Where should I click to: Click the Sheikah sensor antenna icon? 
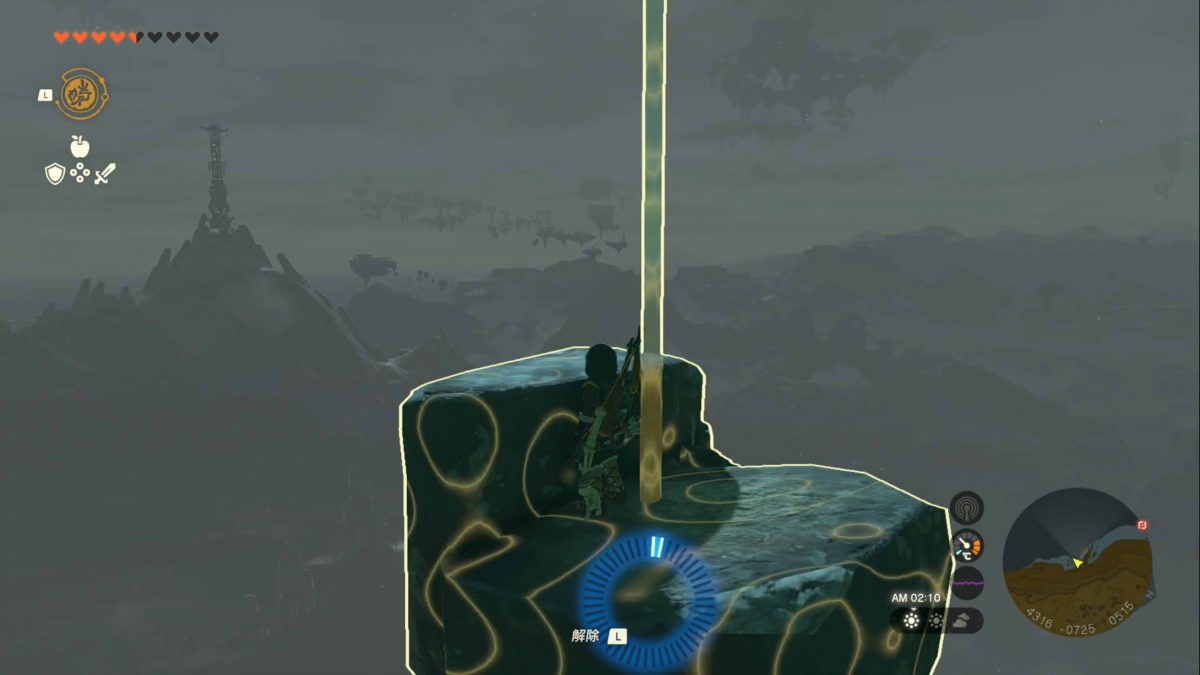(x=967, y=507)
